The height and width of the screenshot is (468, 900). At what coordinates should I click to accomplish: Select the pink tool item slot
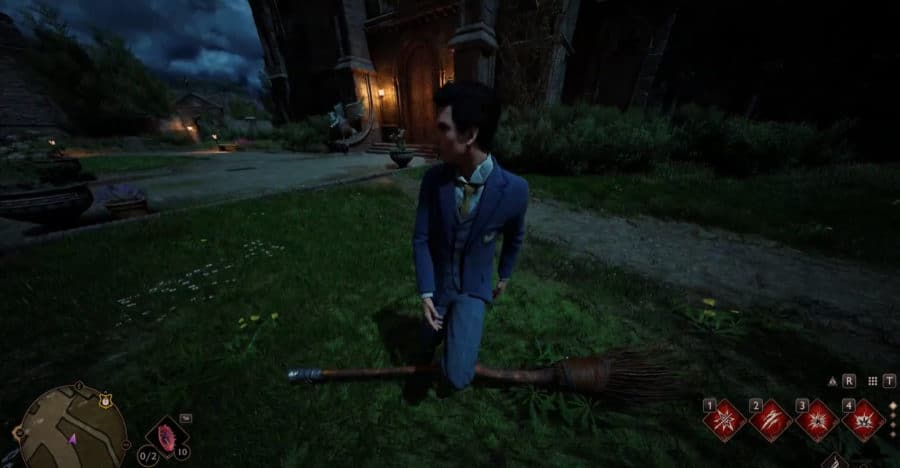pos(165,437)
